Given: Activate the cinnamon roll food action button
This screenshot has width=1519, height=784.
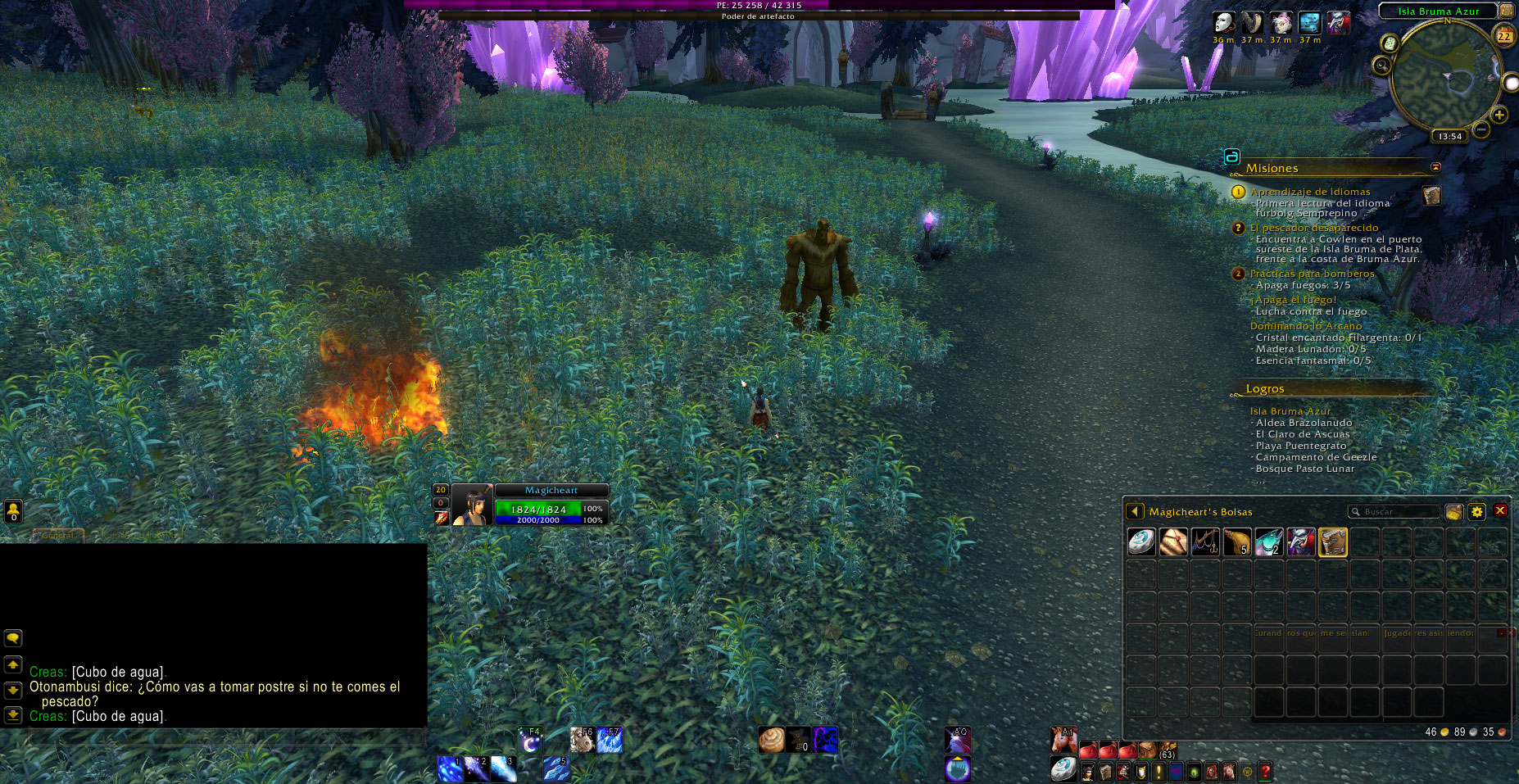Looking at the screenshot, I should coord(771,739).
